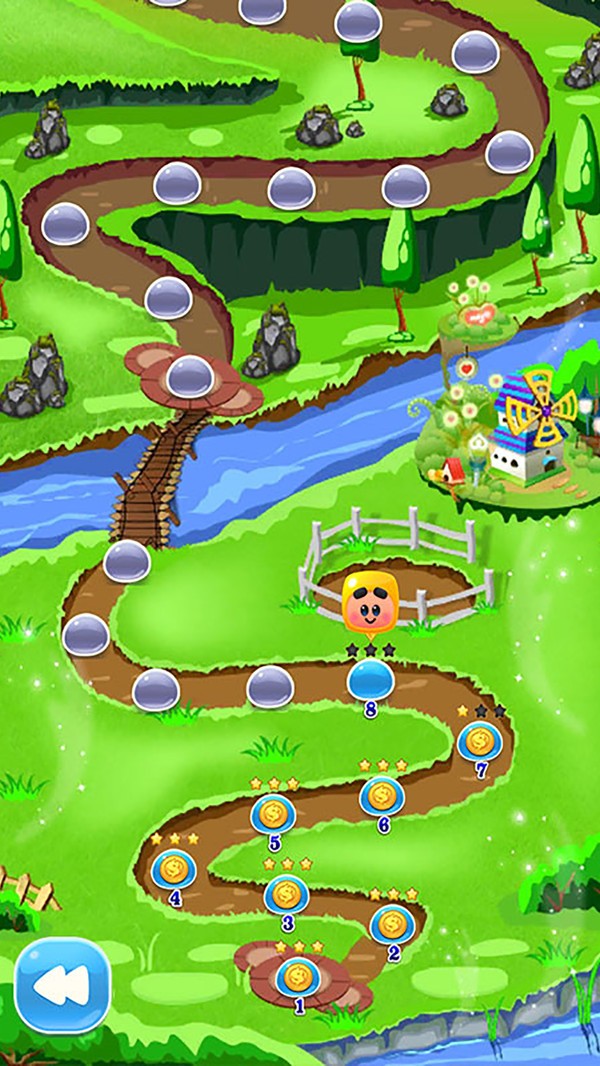The height and width of the screenshot is (1066, 600).
Task: Choose level 2 on the map
Action: (x=392, y=923)
